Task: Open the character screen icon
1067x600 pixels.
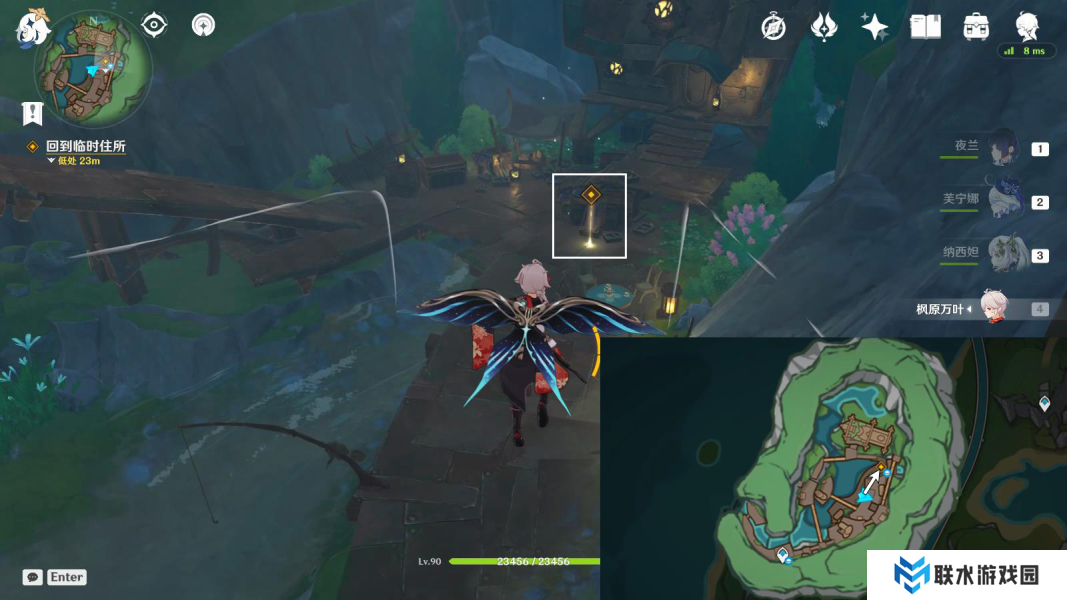Action: (1027, 25)
